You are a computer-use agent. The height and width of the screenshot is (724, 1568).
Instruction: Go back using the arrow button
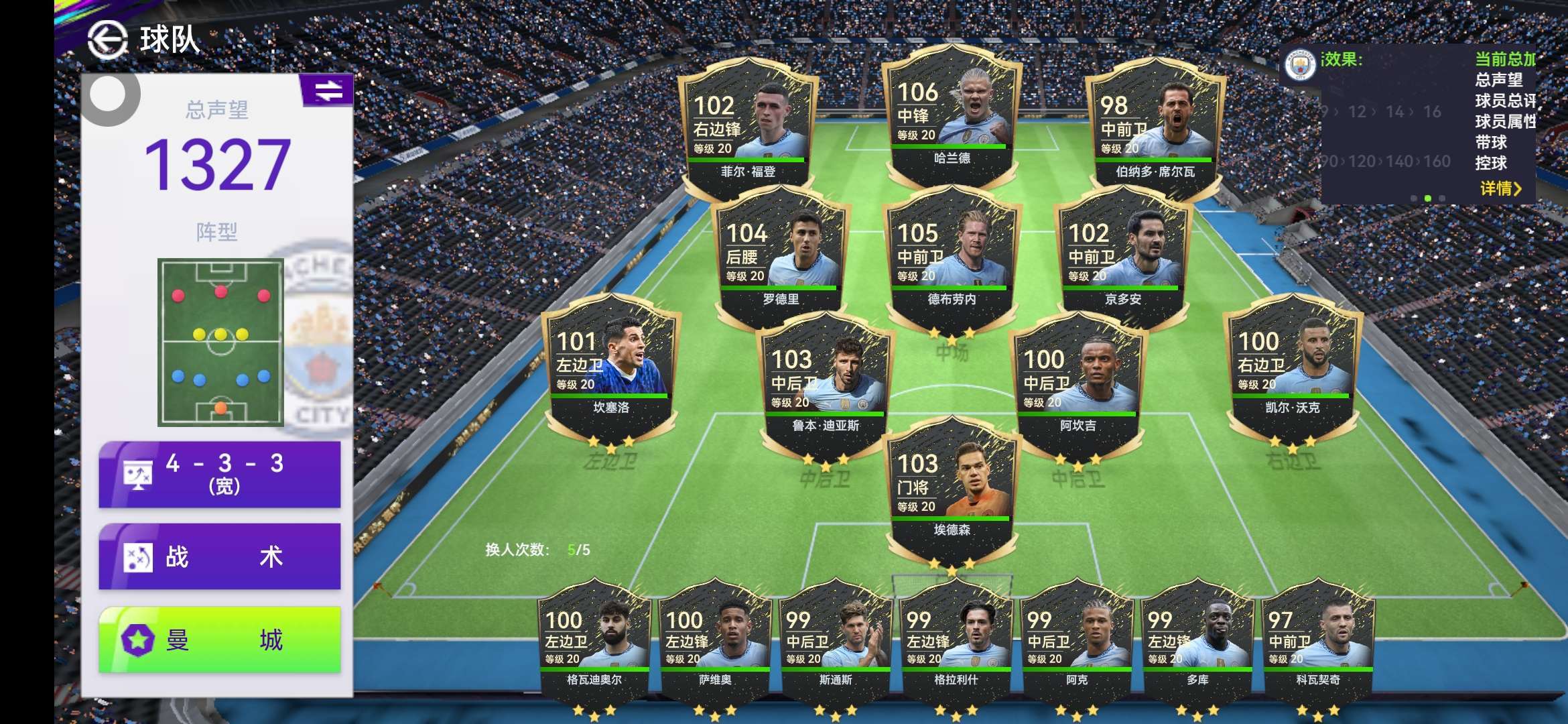tap(107, 40)
